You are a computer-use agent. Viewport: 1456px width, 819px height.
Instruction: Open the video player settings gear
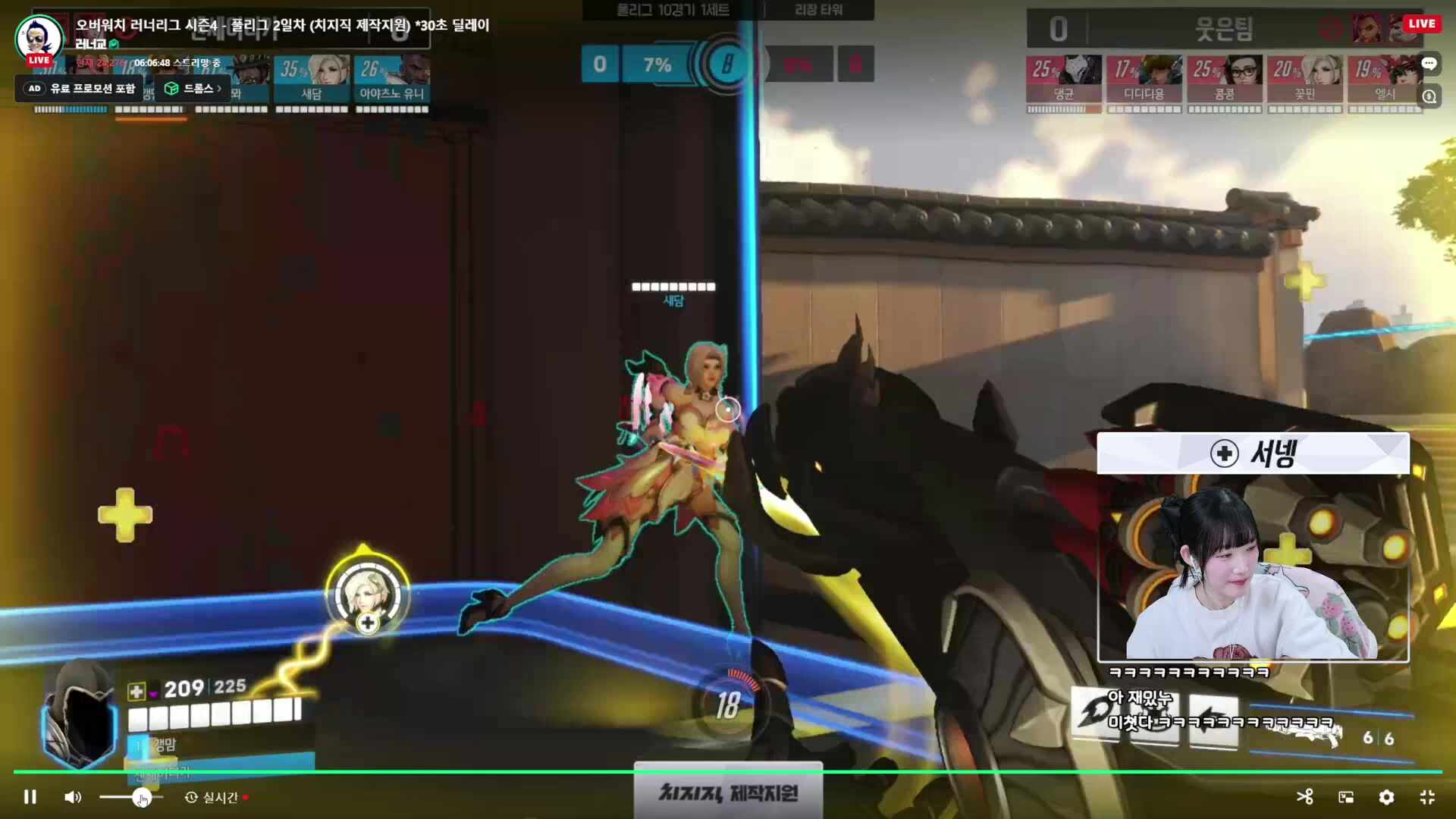pyautogui.click(x=1386, y=797)
